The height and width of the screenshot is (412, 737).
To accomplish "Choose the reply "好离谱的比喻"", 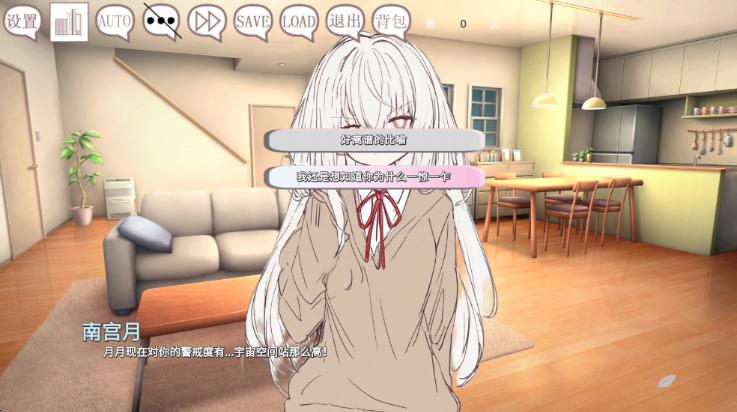I will pyautogui.click(x=374, y=140).
